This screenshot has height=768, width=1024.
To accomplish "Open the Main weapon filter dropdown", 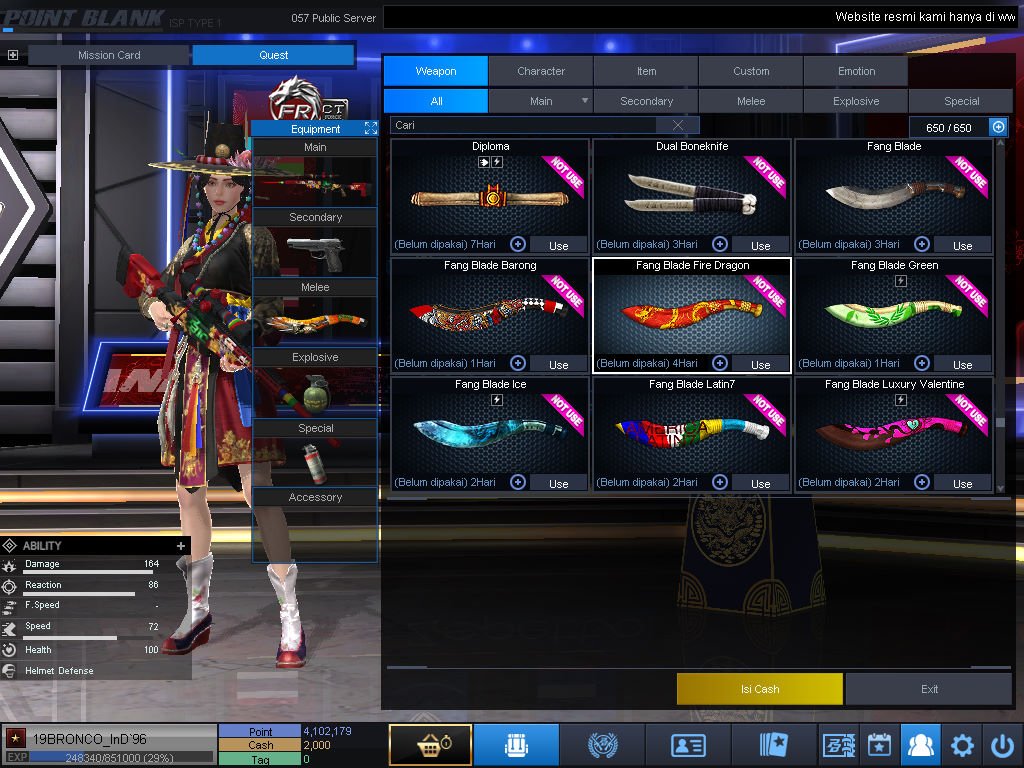I will [x=585, y=101].
